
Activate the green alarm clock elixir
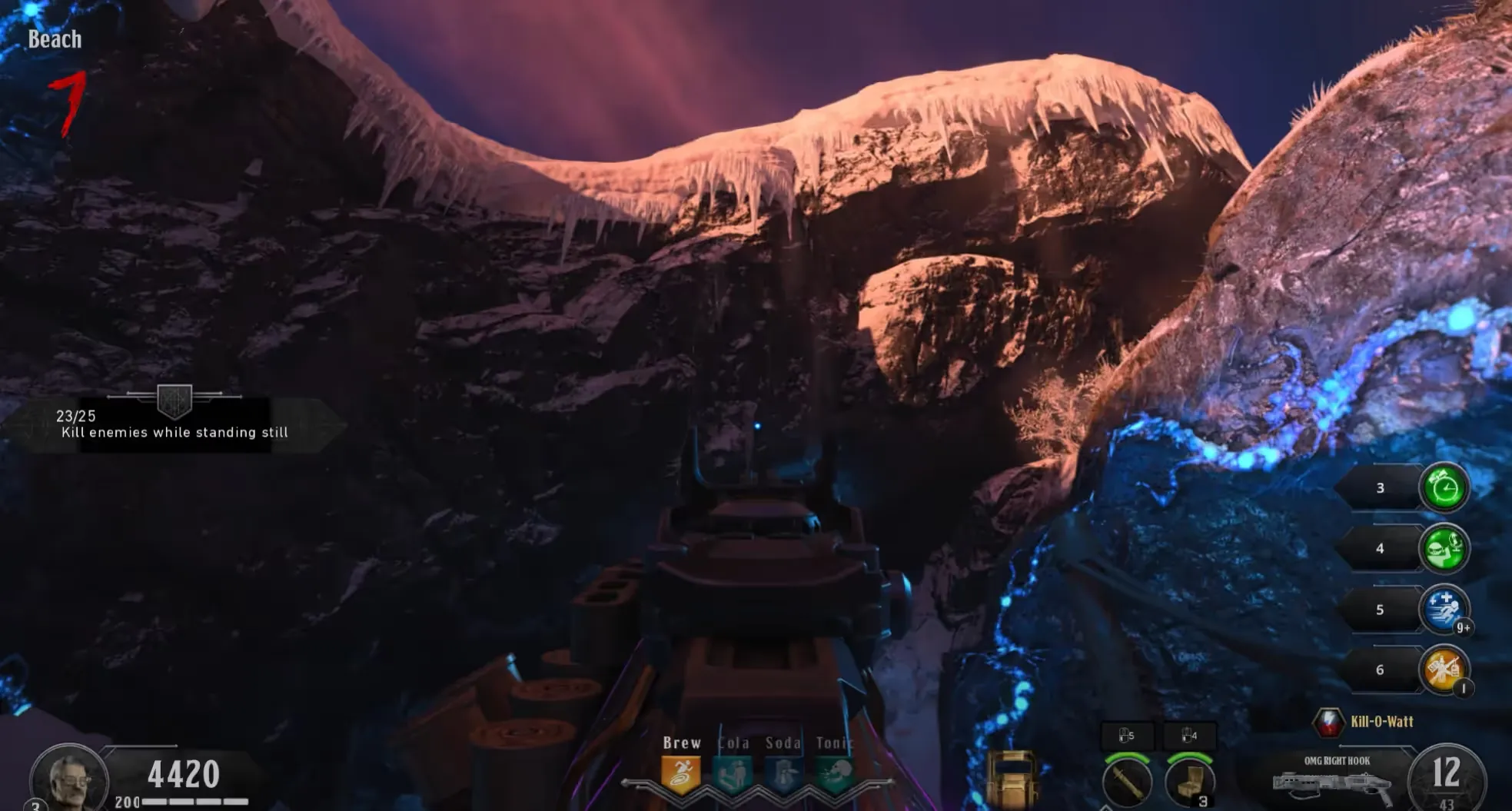1444,487
